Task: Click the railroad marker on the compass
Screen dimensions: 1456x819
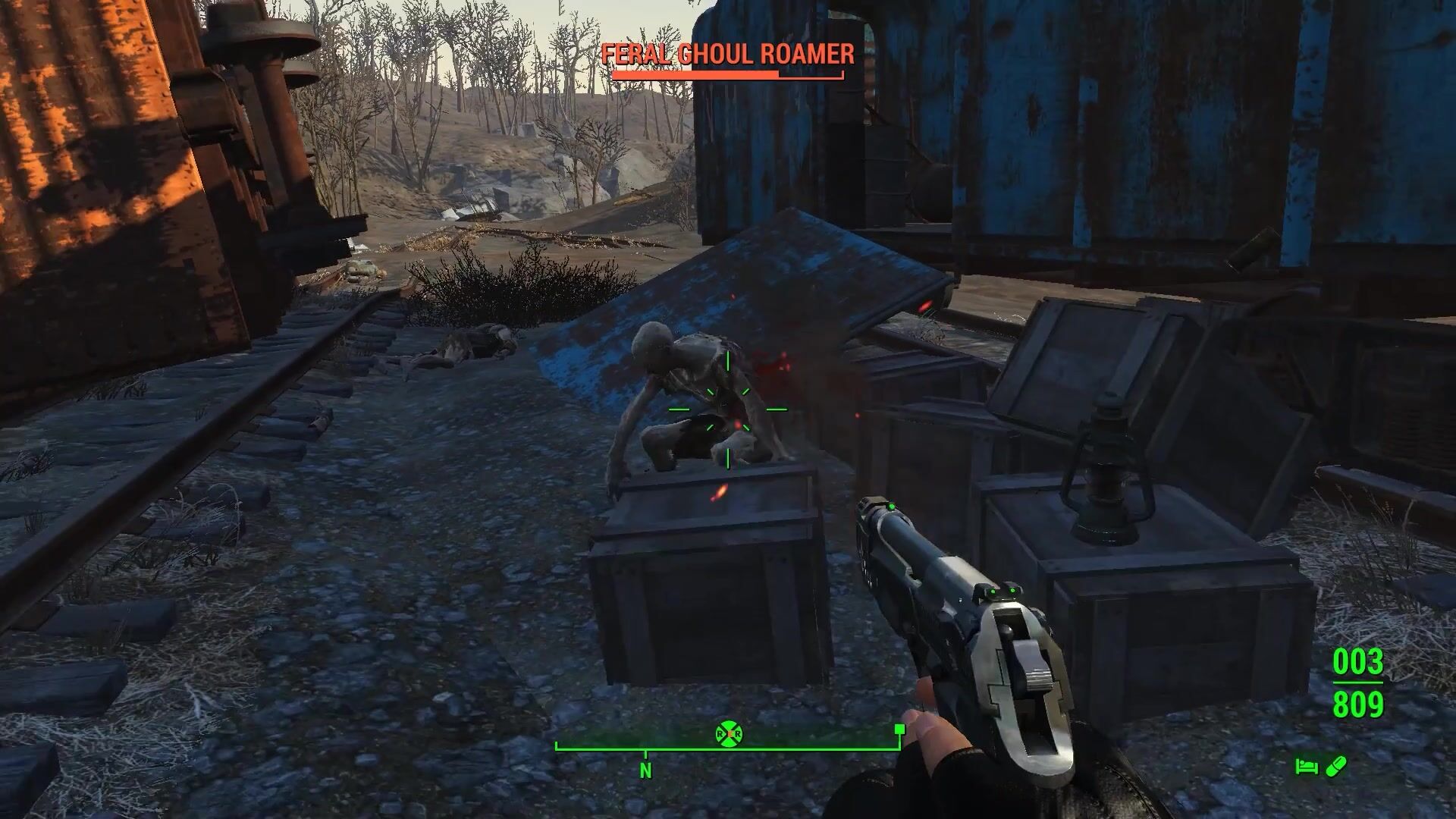Action: click(x=729, y=734)
